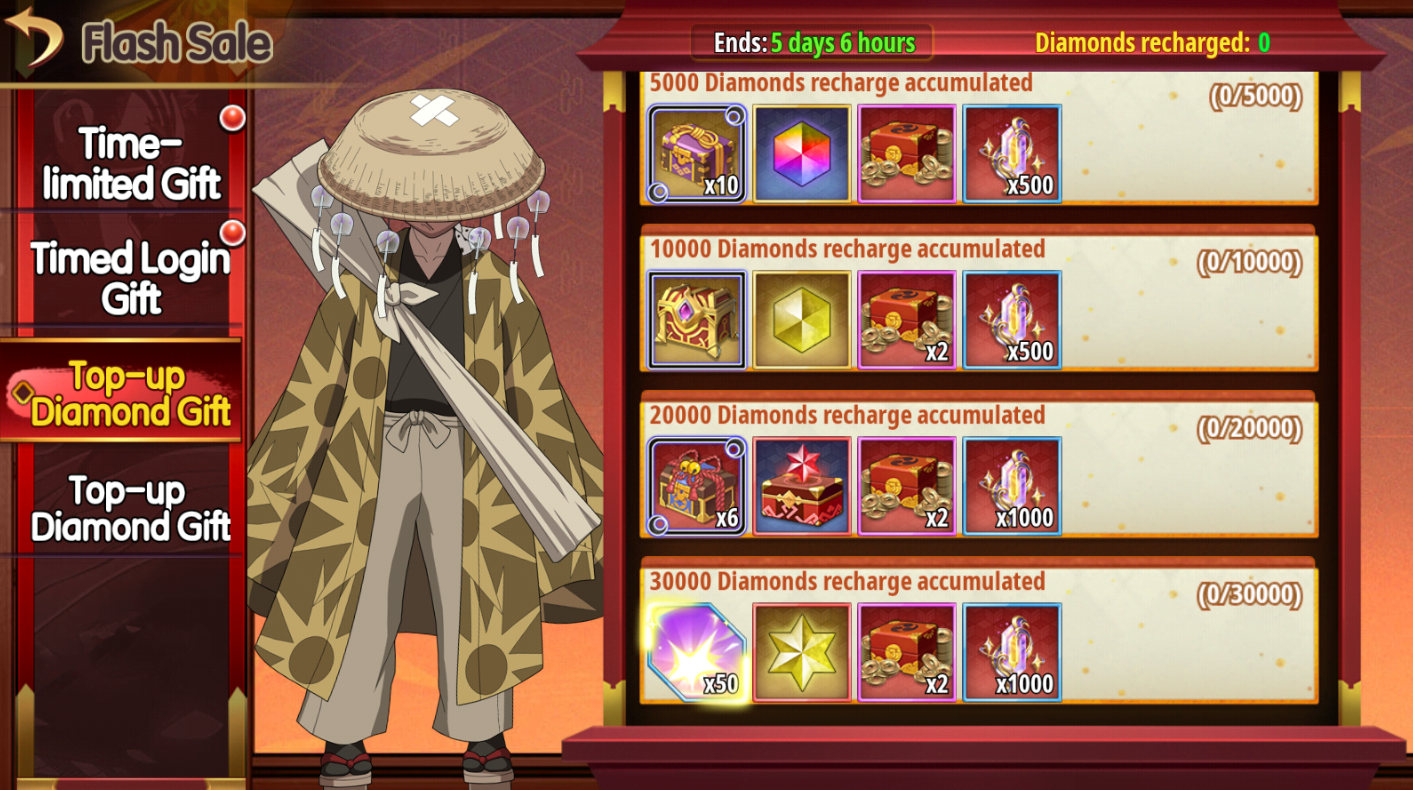The width and height of the screenshot is (1413, 790).
Task: Inspect the bell-decorated chest x6 reward
Action: click(x=697, y=486)
